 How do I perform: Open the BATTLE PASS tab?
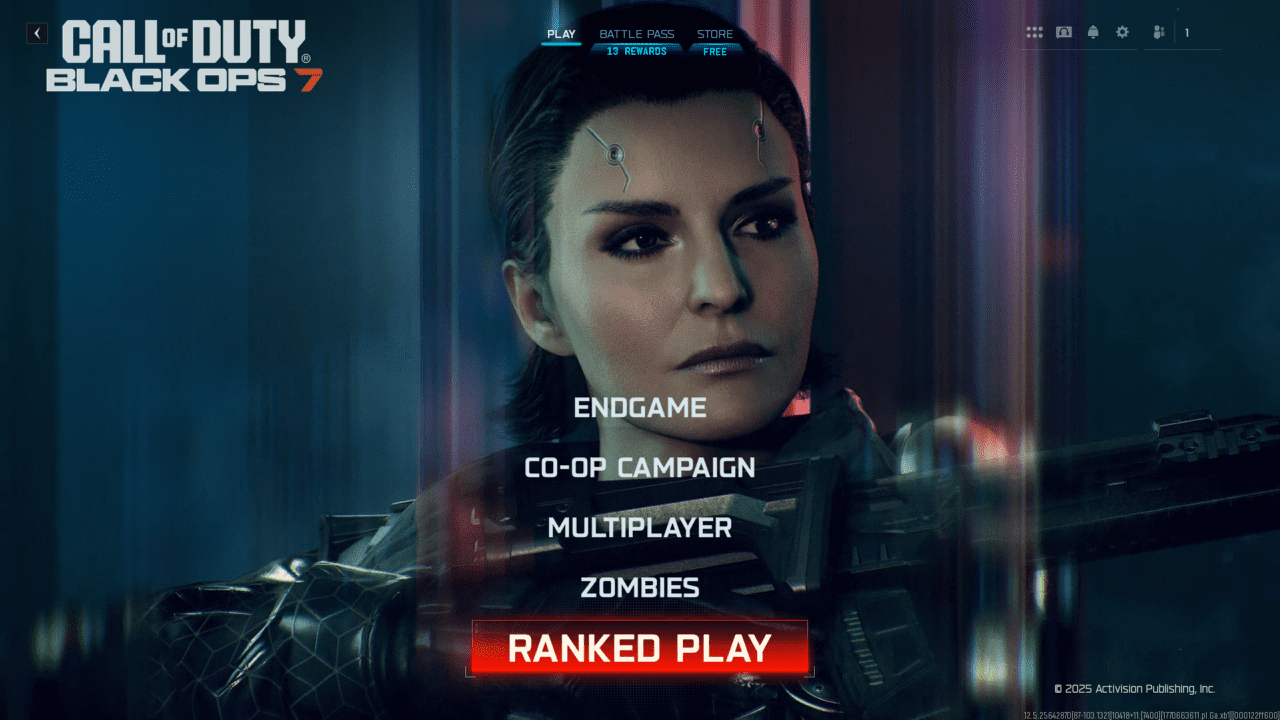click(637, 33)
